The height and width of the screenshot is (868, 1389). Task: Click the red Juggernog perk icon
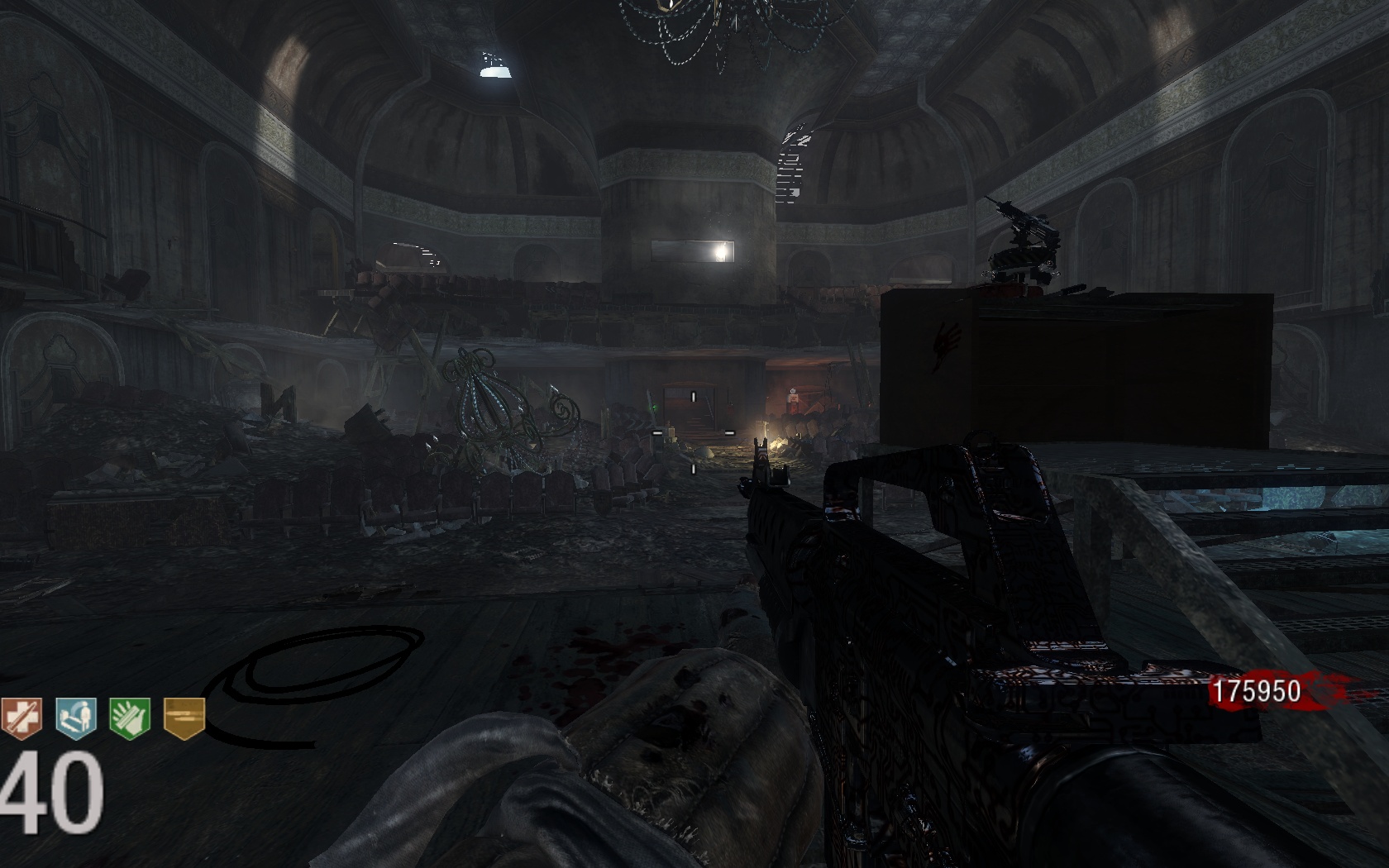point(20,716)
